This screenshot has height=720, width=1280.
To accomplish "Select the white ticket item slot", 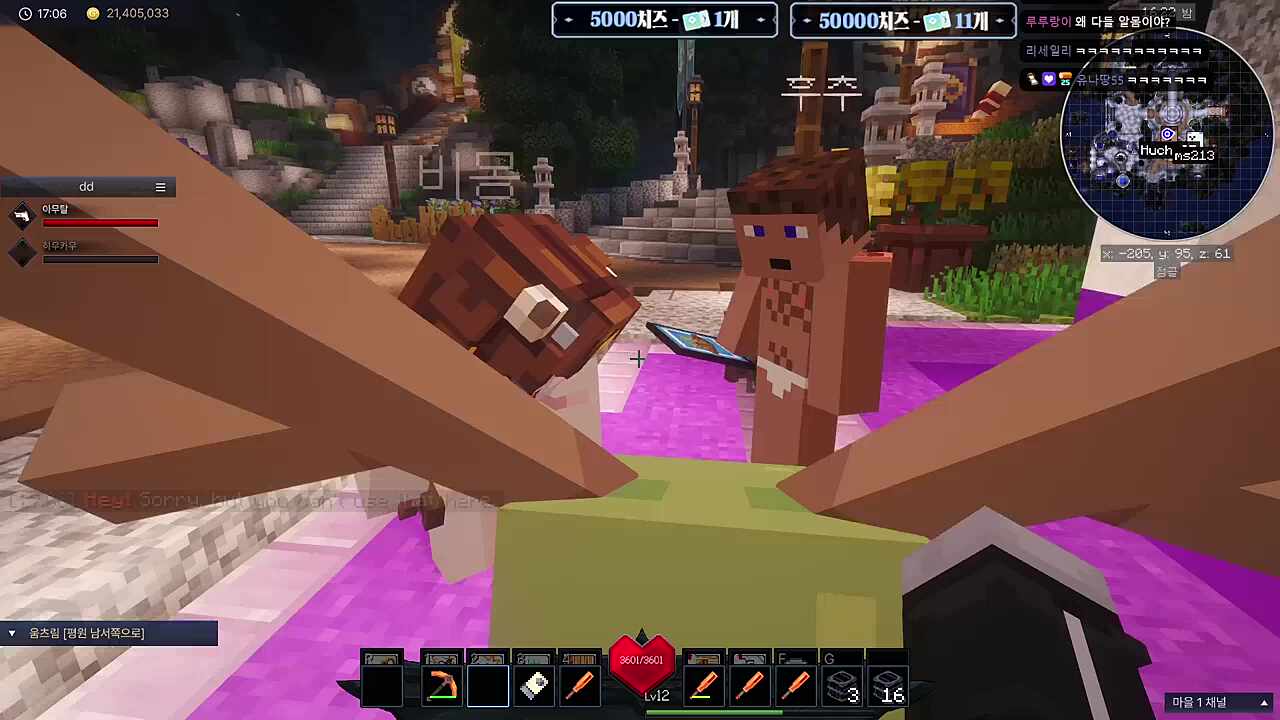I will coord(534,687).
